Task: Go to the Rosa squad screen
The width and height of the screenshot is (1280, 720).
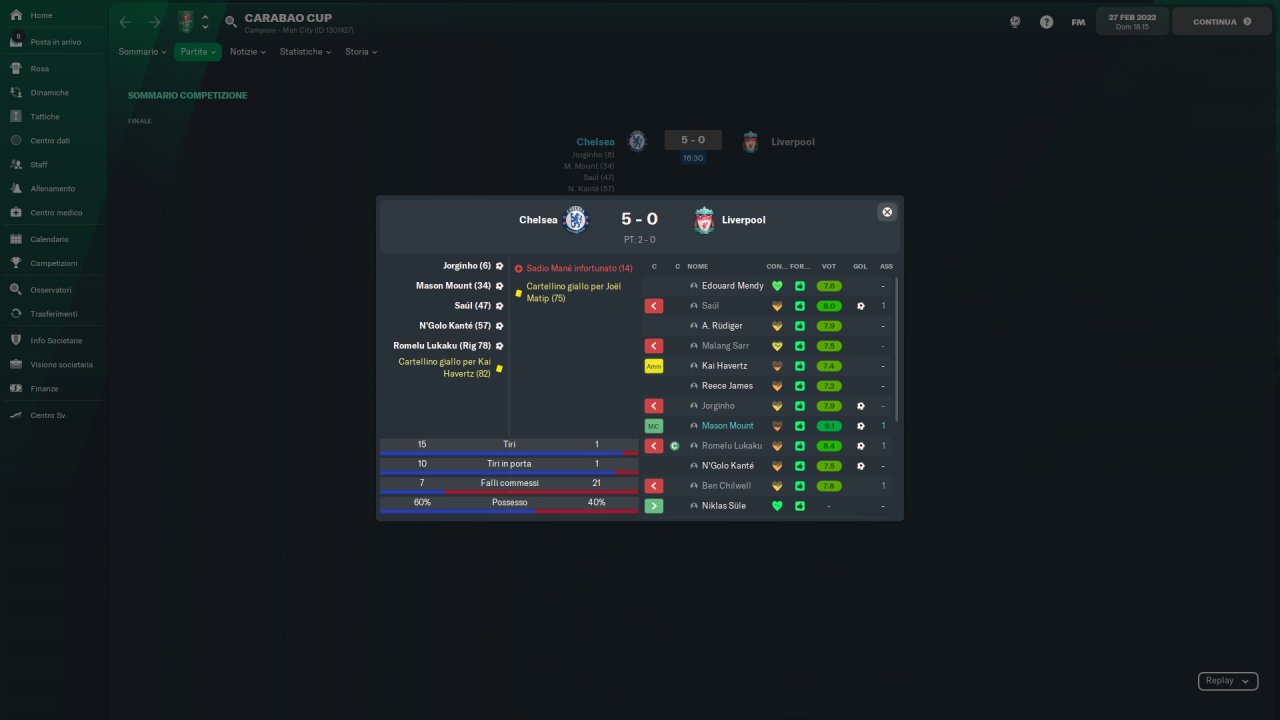Action: coord(40,69)
